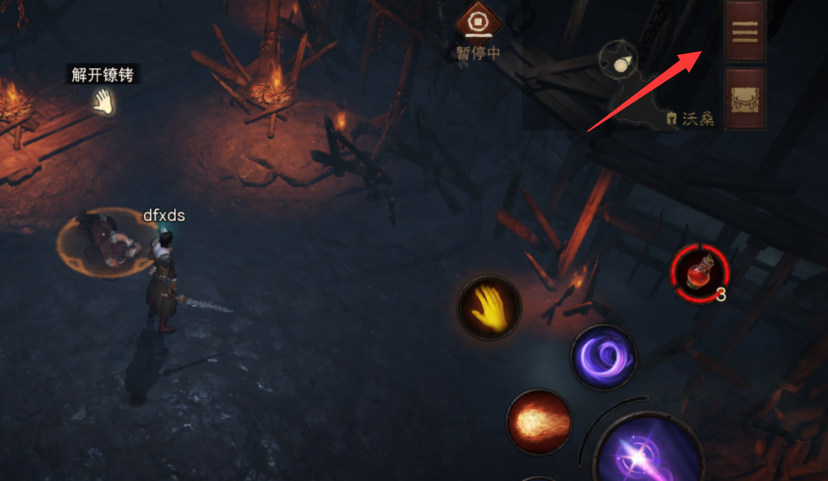Tap the yellow hand interact button

(489, 305)
